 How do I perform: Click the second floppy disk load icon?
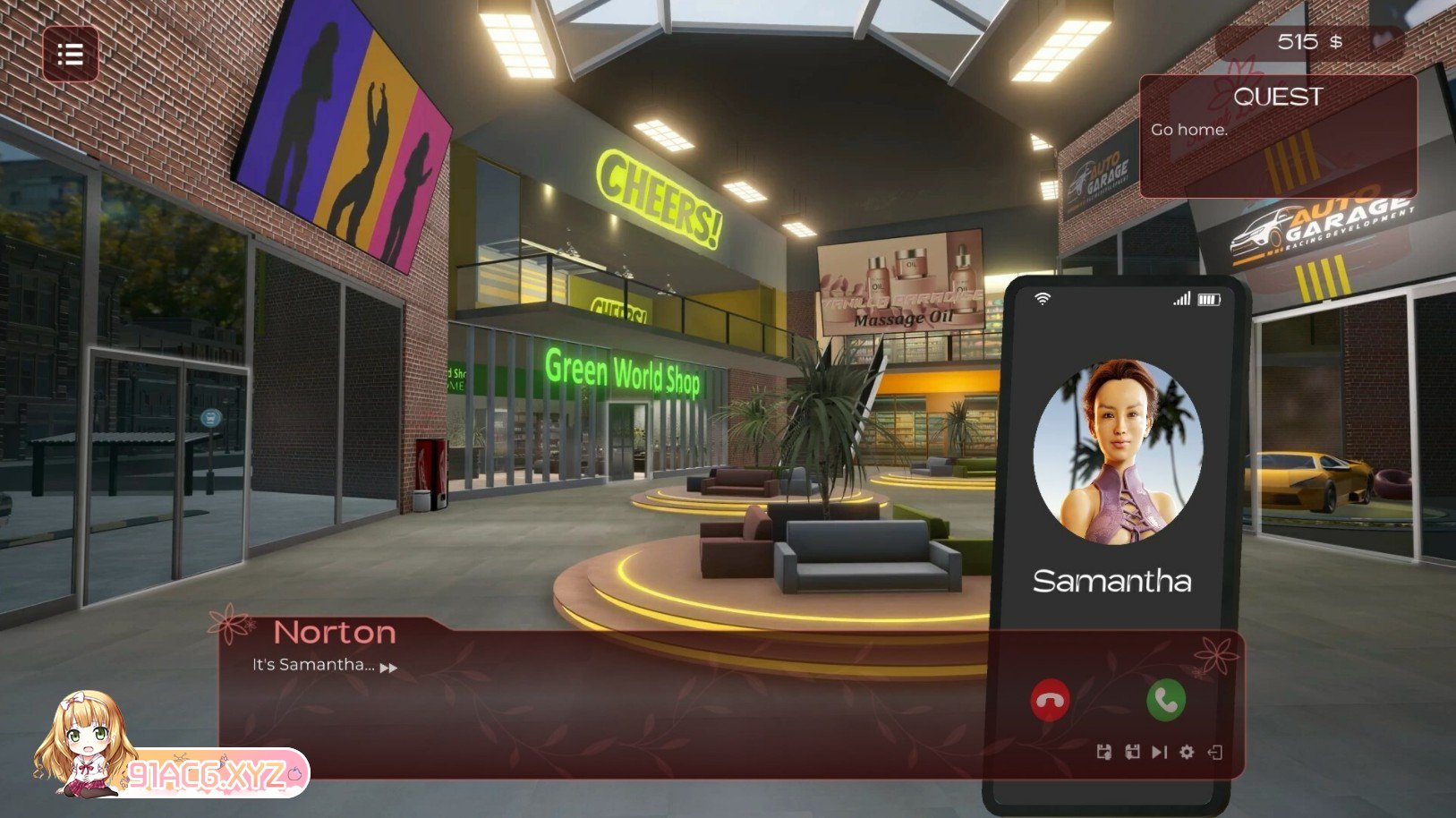click(x=1132, y=752)
